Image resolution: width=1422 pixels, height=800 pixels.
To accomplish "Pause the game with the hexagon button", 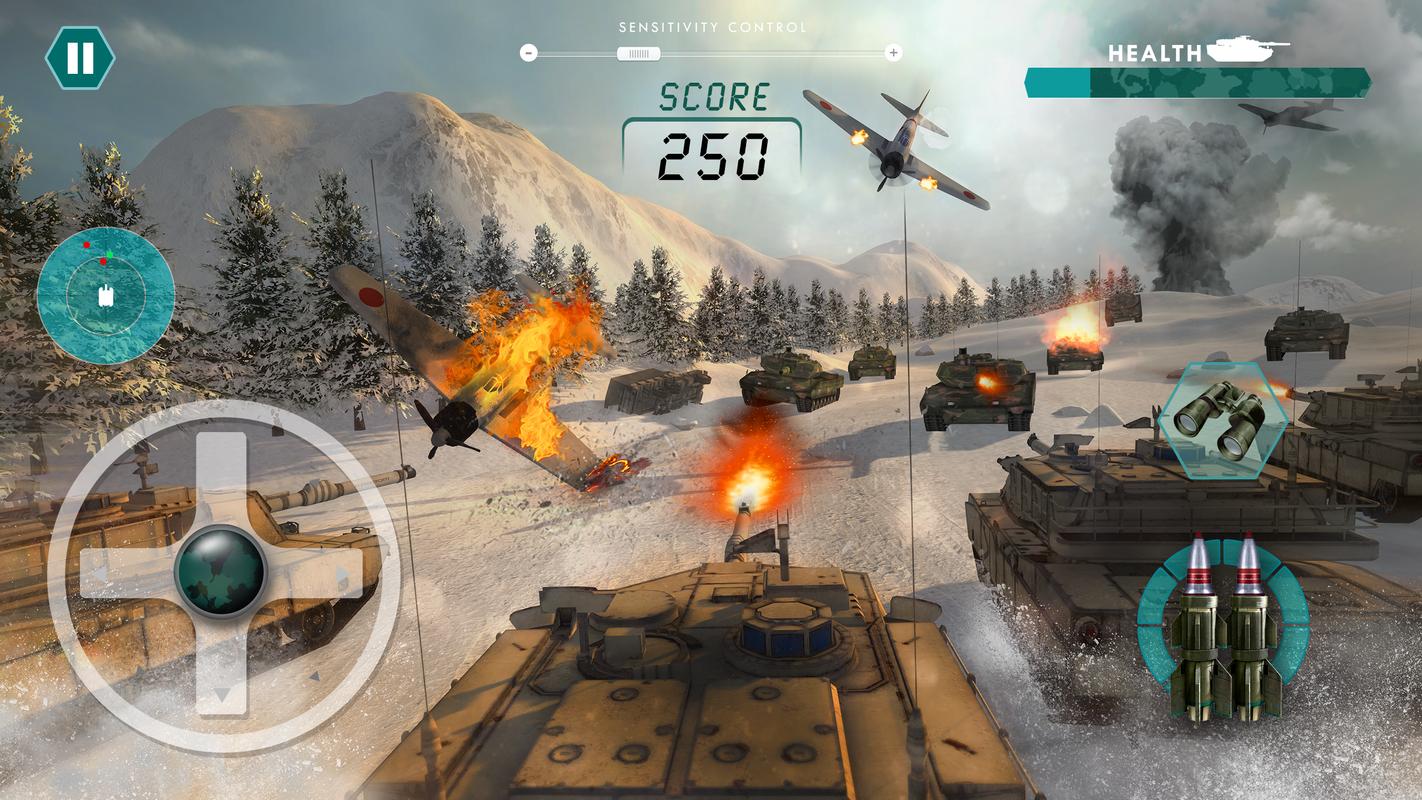I will (80, 58).
